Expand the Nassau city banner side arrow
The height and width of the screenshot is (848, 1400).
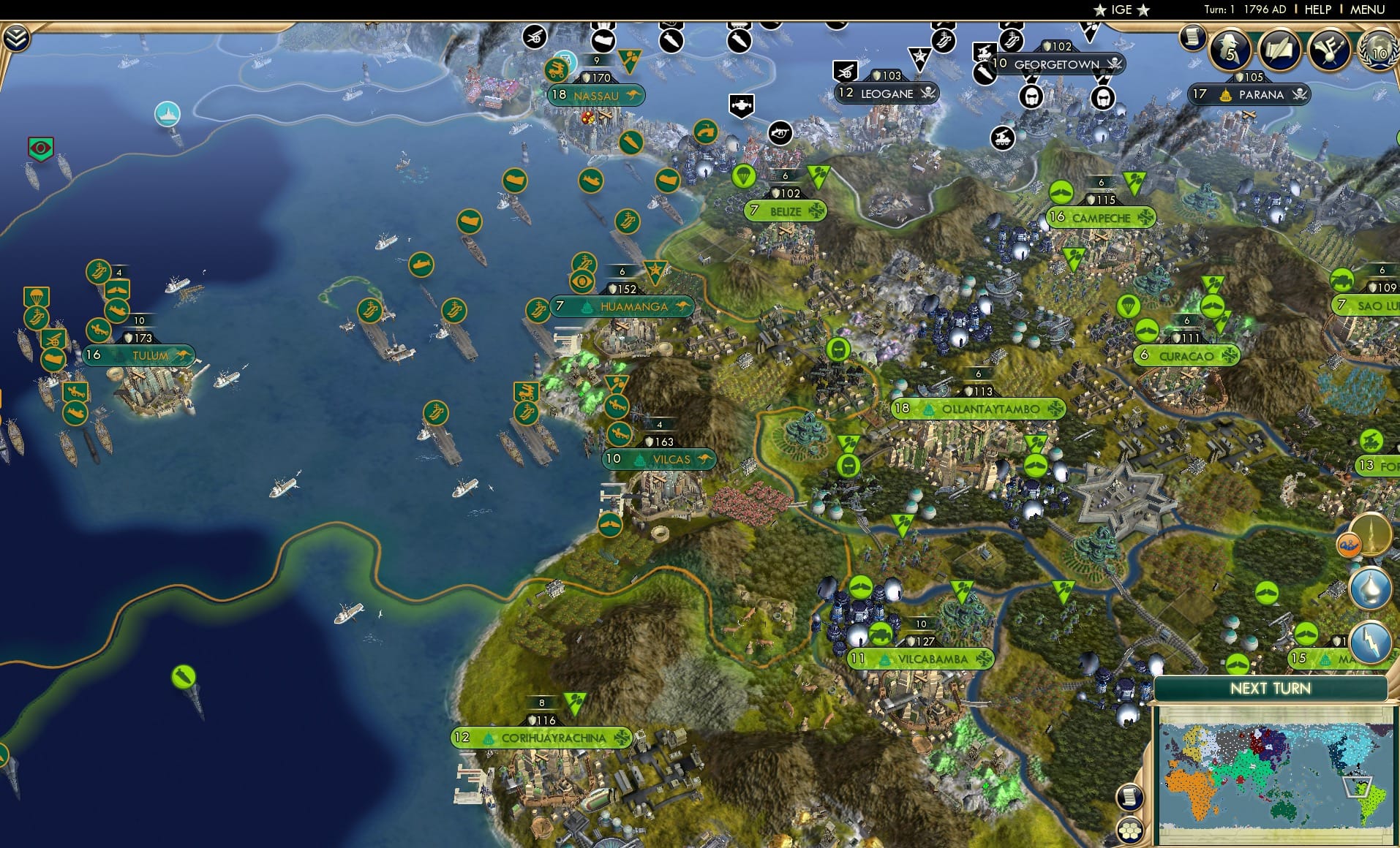point(633,94)
